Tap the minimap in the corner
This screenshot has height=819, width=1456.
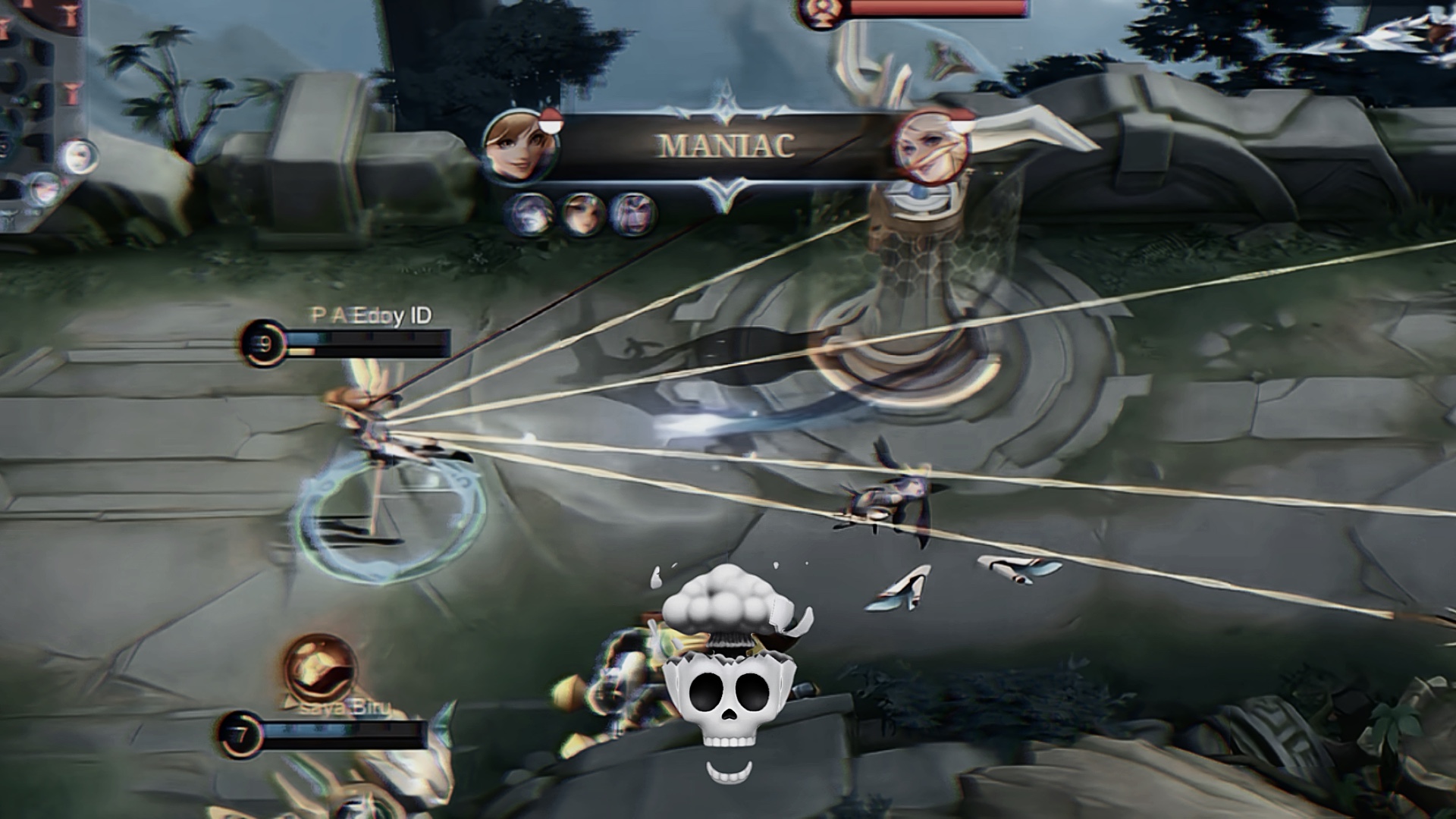[38, 106]
